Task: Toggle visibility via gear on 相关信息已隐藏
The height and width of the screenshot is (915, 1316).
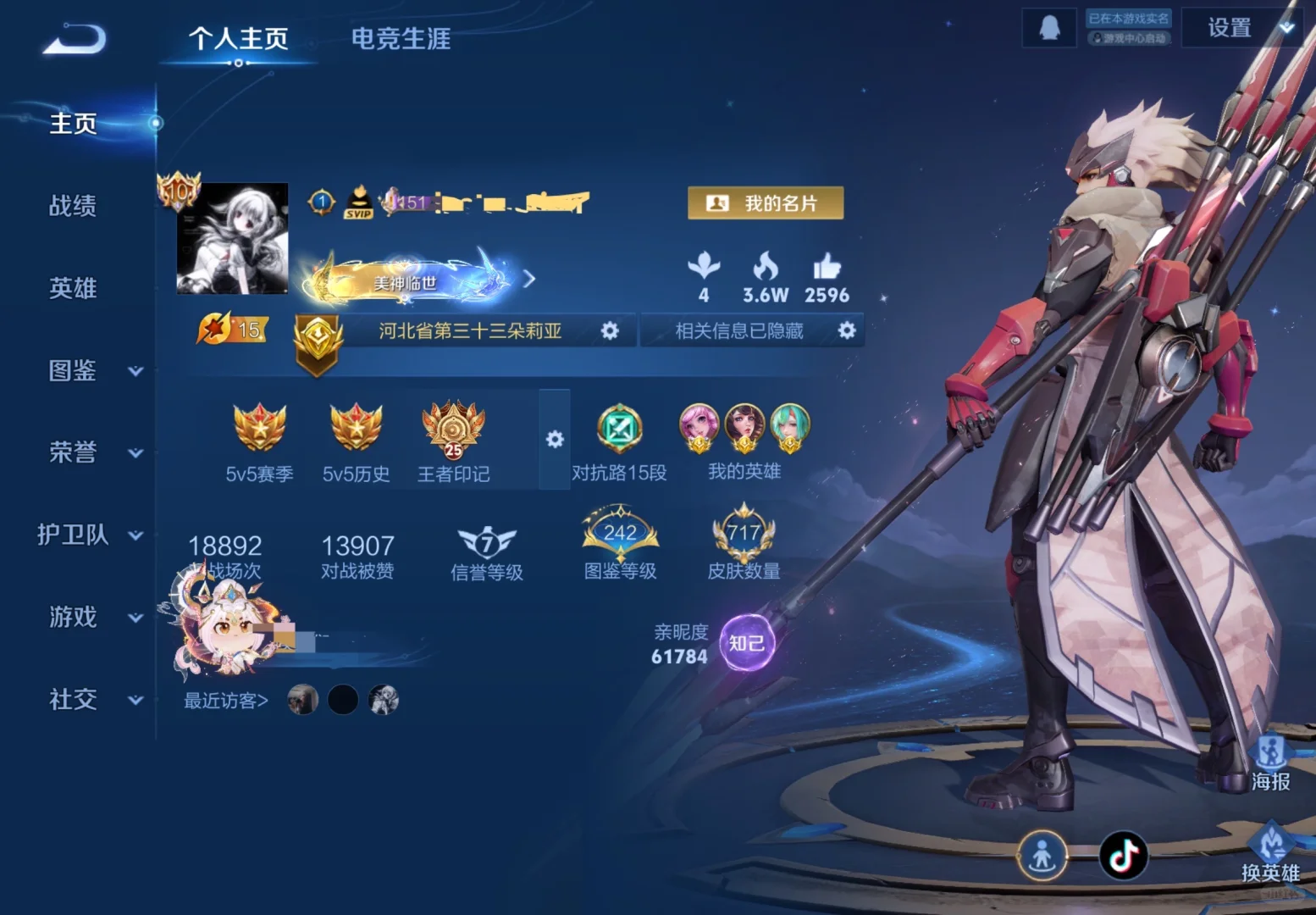Action: pos(845,330)
